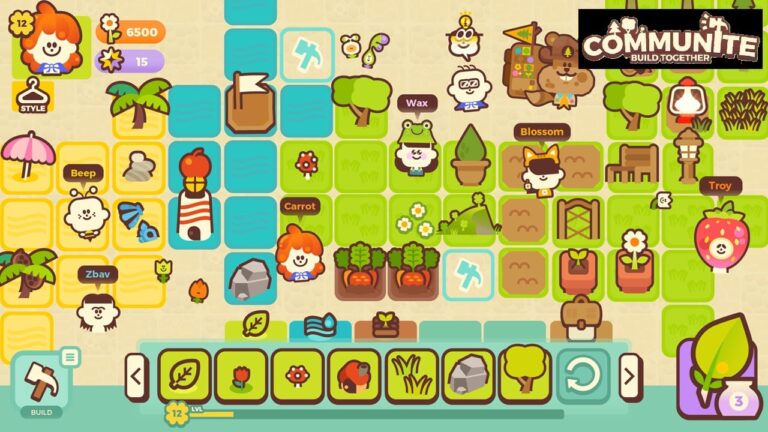
Task: Click the Communite Build Together logo
Action: point(669,40)
